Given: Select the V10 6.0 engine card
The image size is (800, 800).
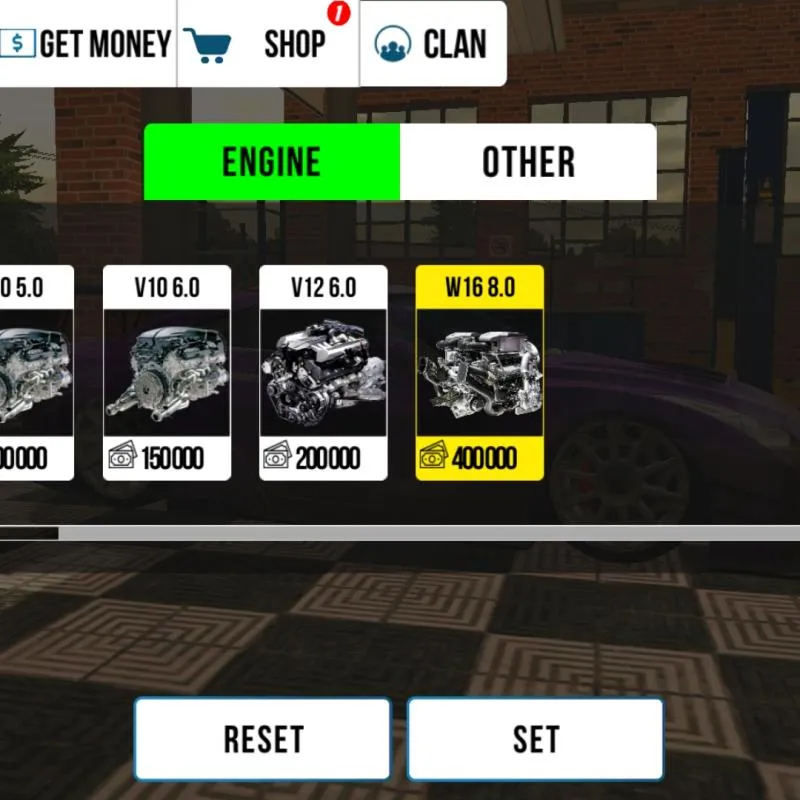Looking at the screenshot, I should [x=167, y=372].
